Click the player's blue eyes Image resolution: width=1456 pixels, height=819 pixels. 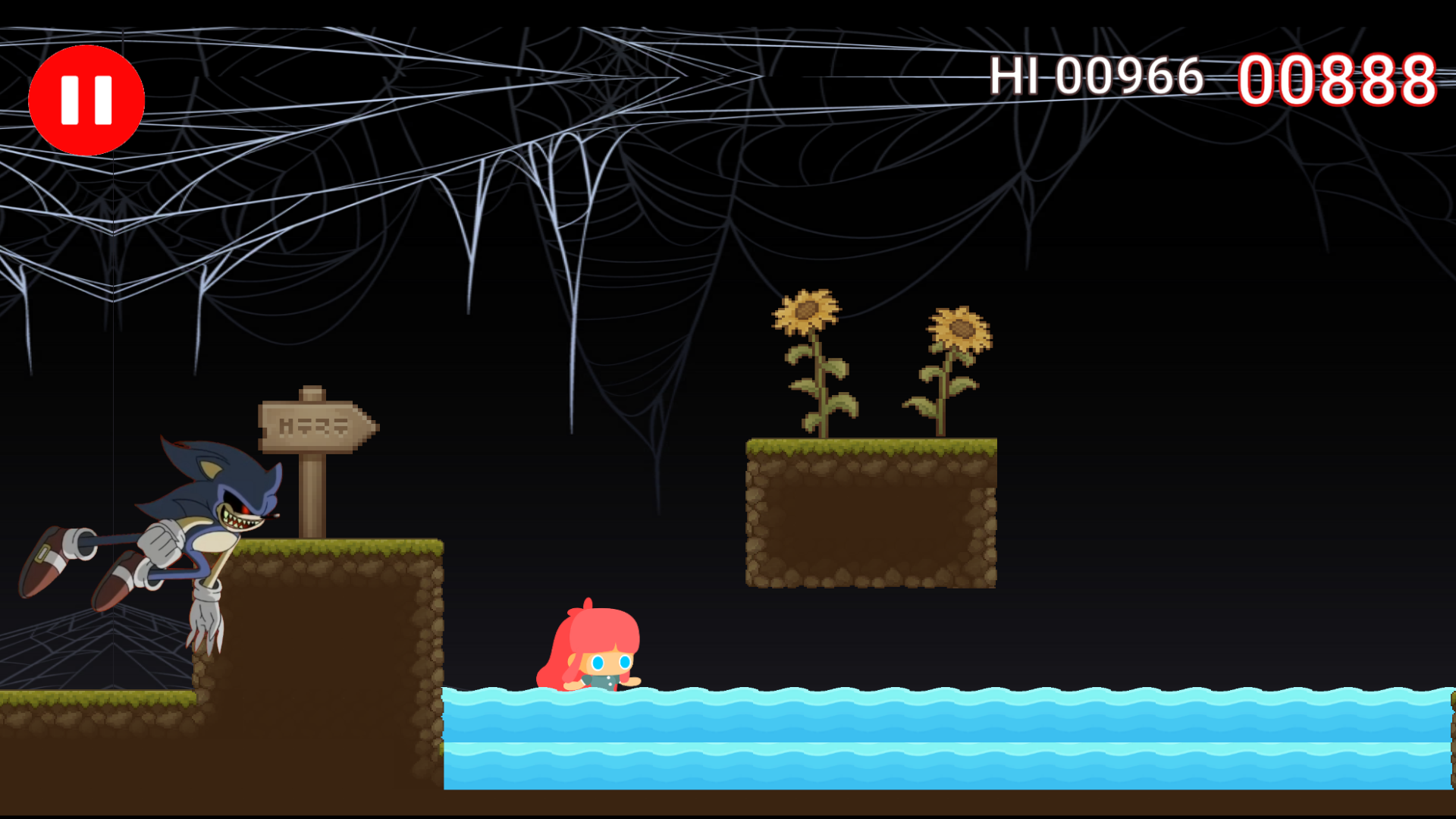(610, 662)
